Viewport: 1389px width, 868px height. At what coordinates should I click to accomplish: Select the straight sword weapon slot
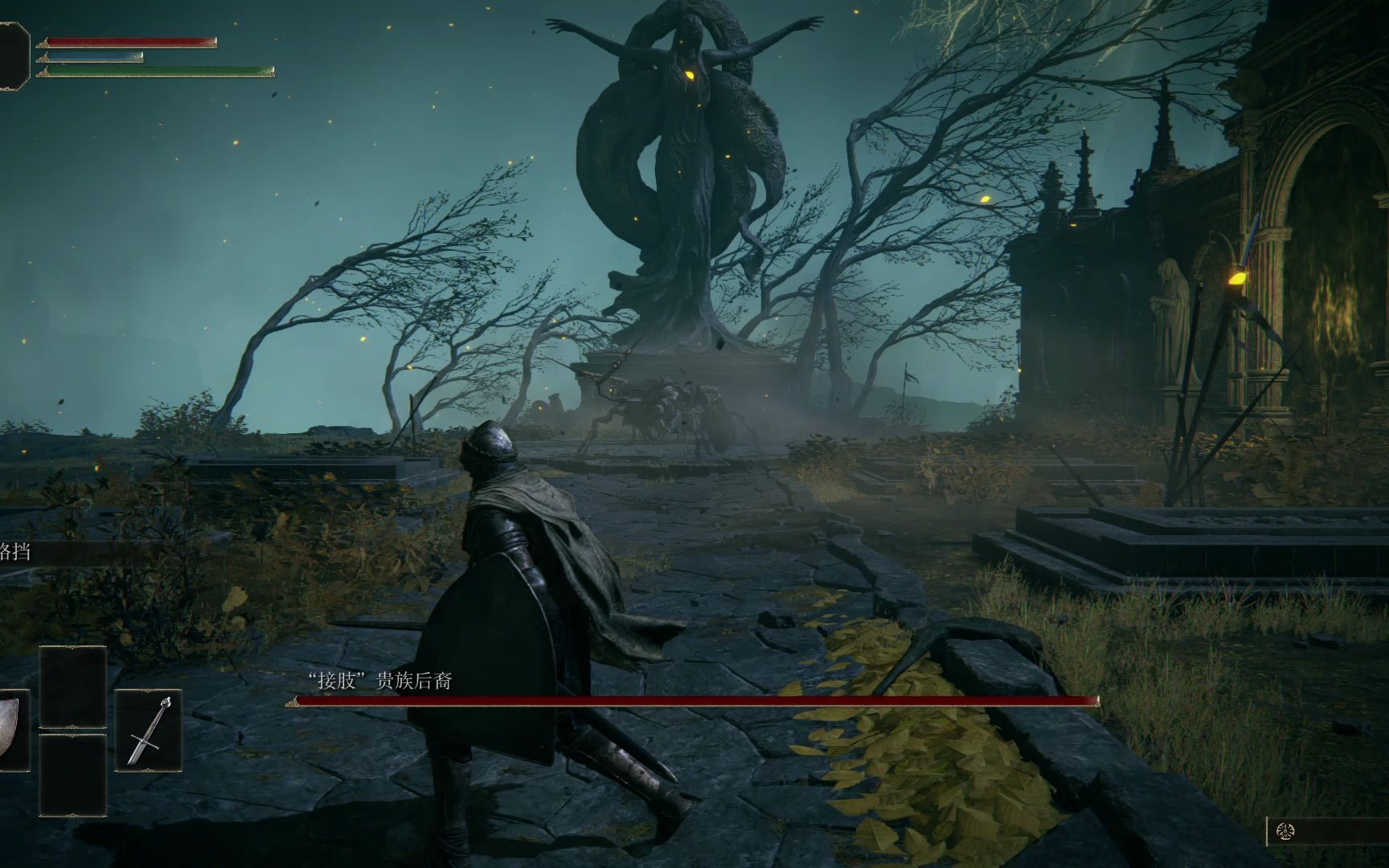(x=149, y=730)
